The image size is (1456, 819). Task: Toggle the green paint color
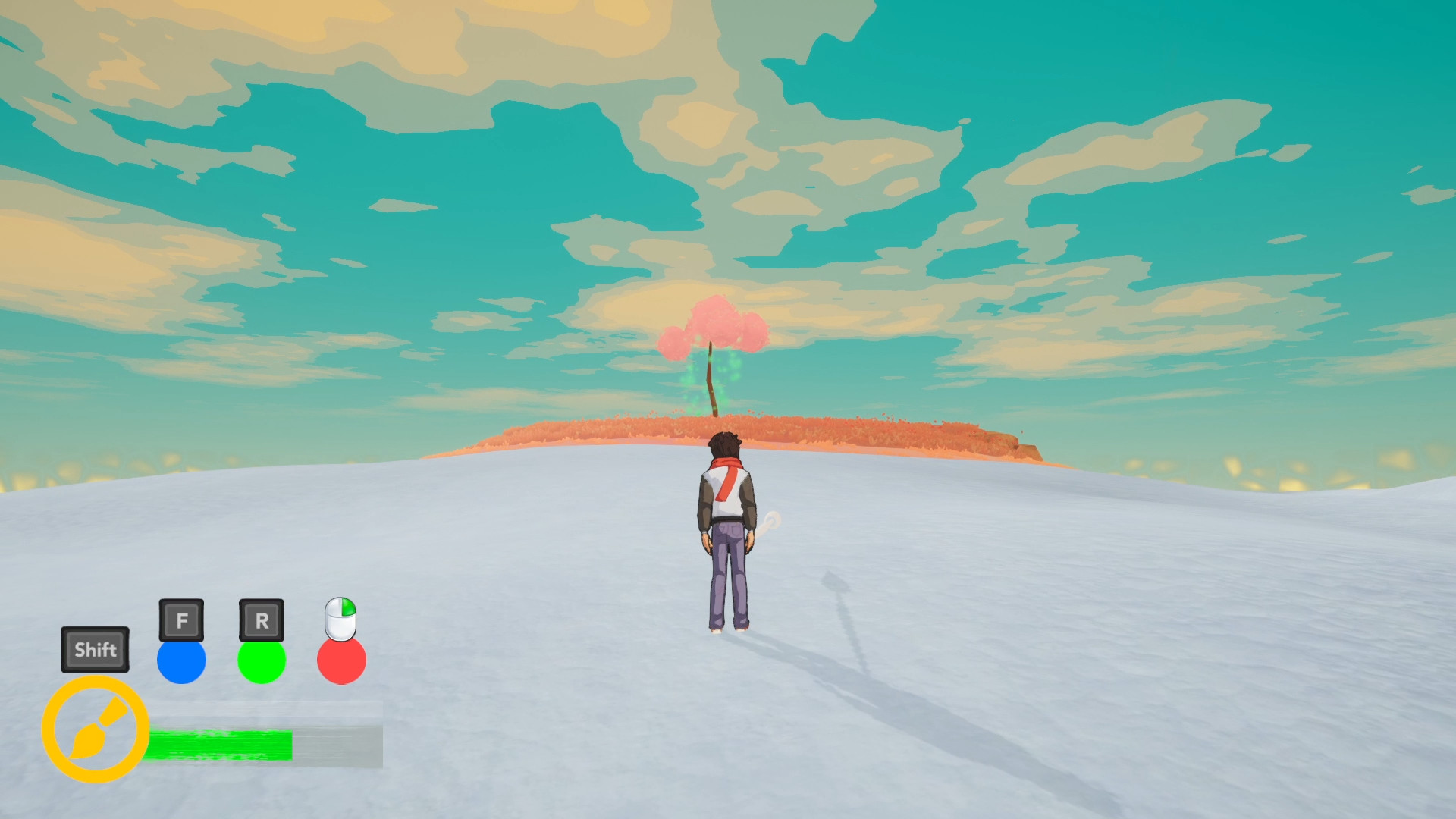262,661
